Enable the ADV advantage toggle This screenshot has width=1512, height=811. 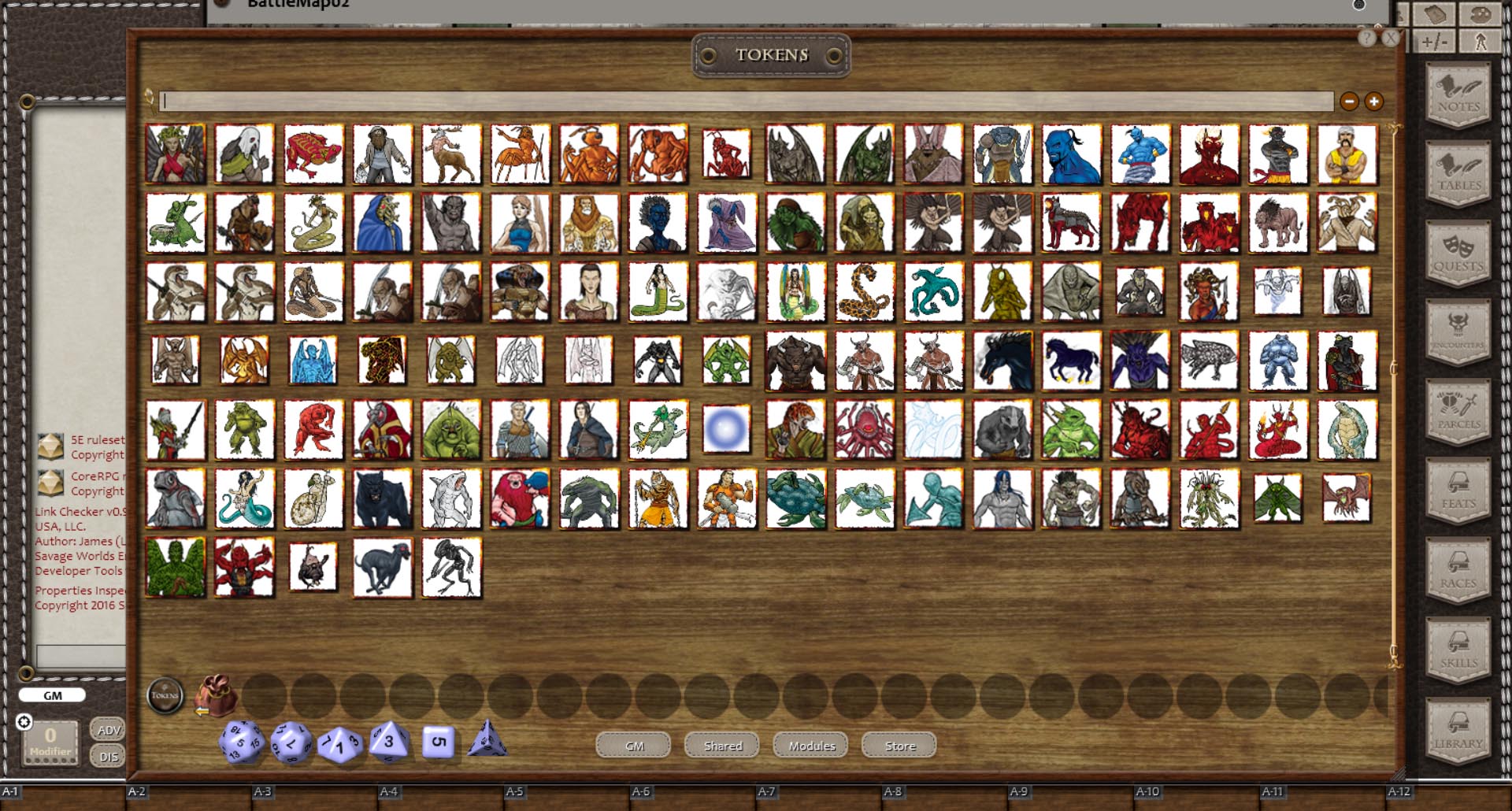(108, 729)
